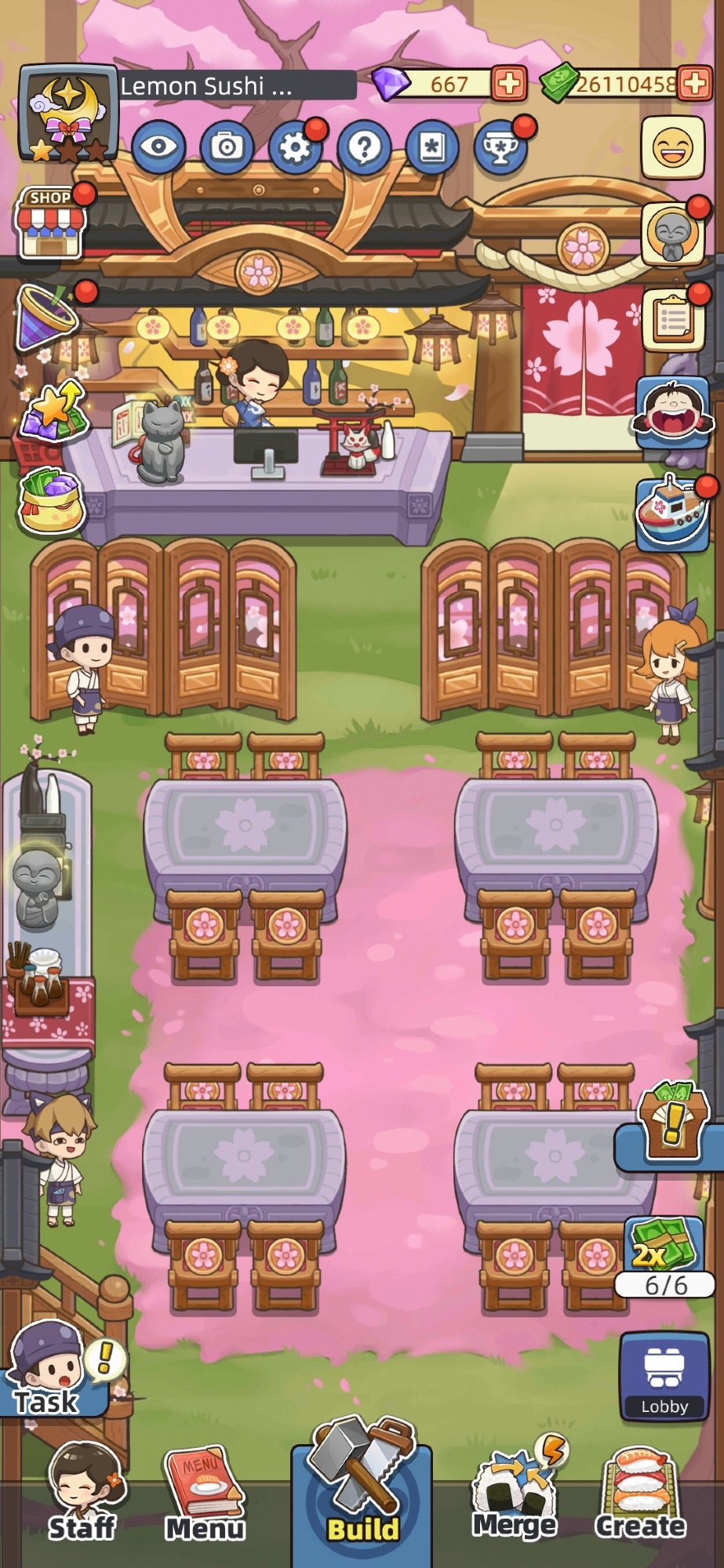Click the laughing emoji button
724x1568 pixels.
click(x=673, y=147)
